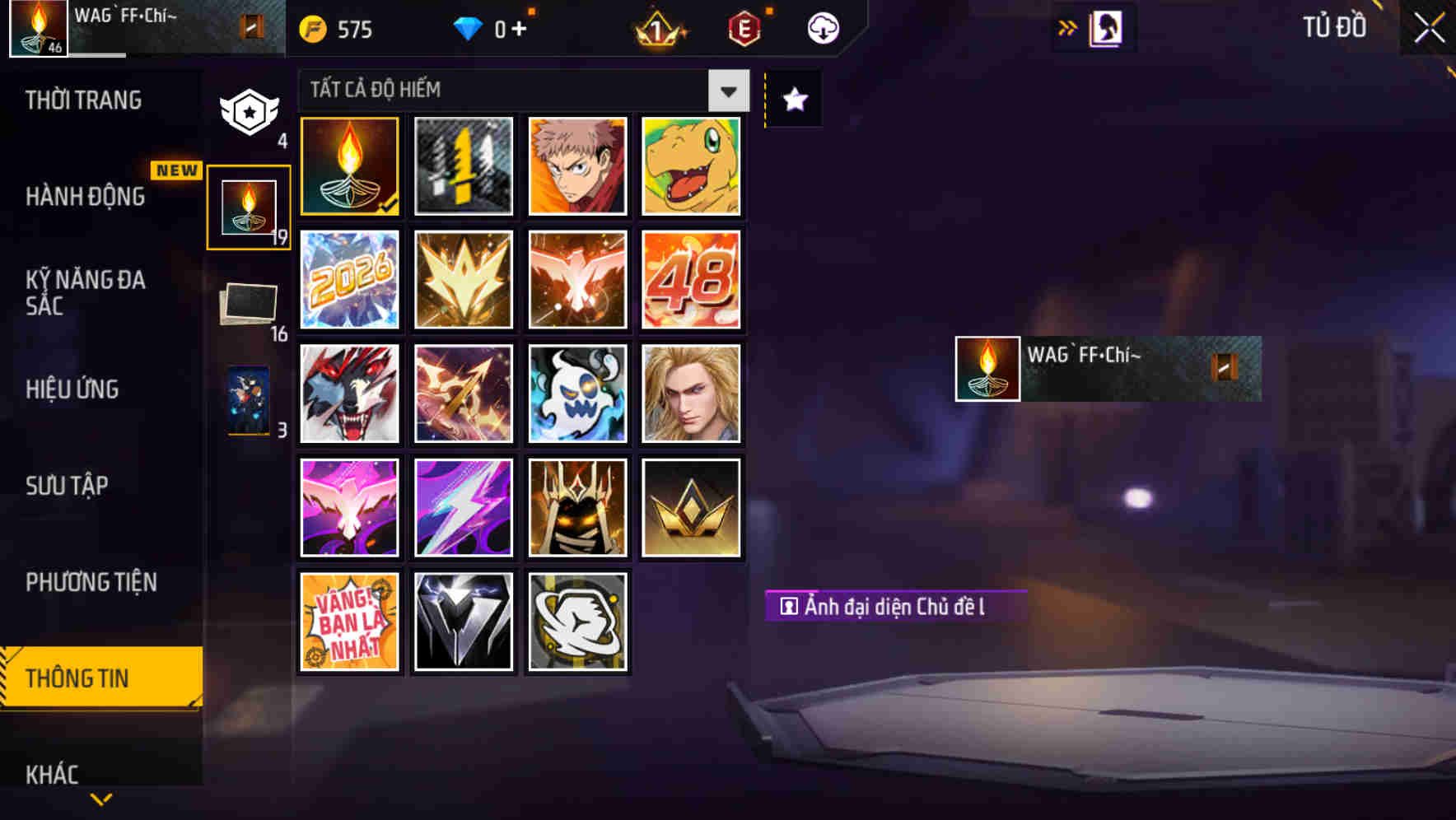
Task: Select the 2026 avatar thumbnail
Action: click(349, 280)
